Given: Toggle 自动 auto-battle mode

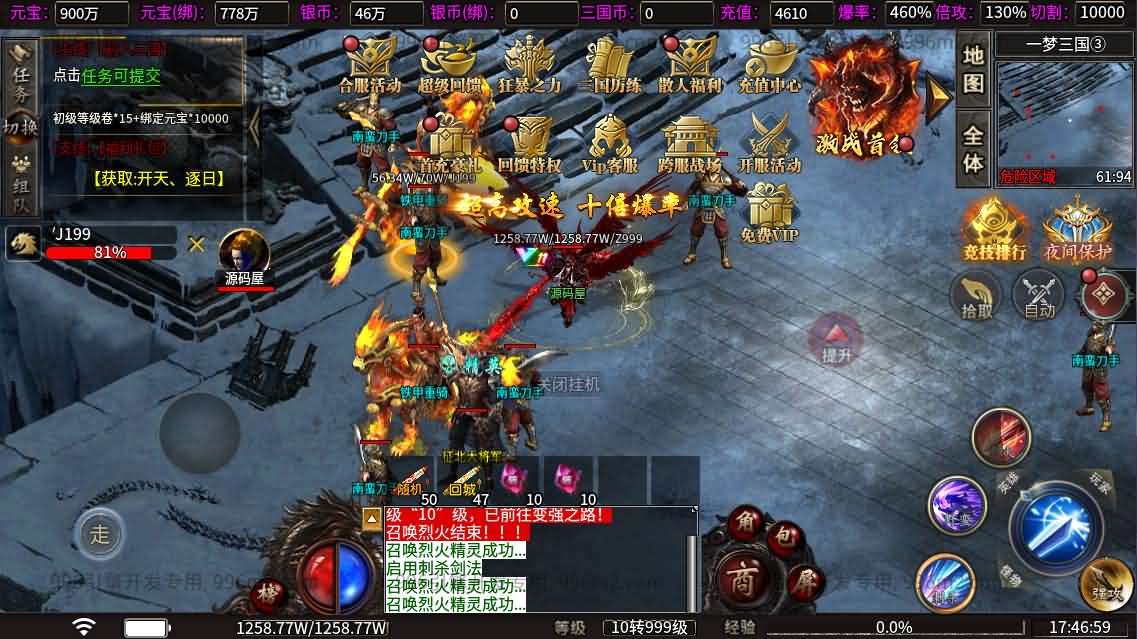Looking at the screenshot, I should click(1039, 296).
